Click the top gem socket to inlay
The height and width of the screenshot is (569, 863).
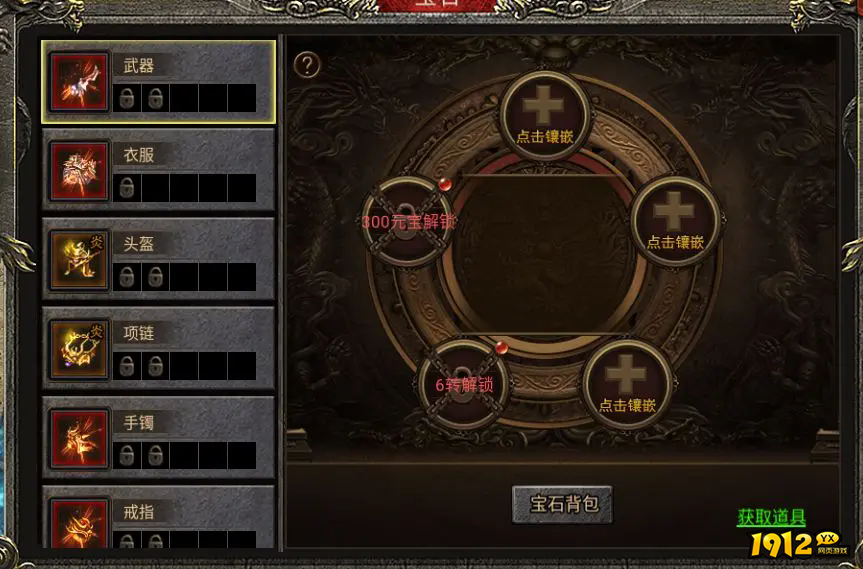pos(544,113)
